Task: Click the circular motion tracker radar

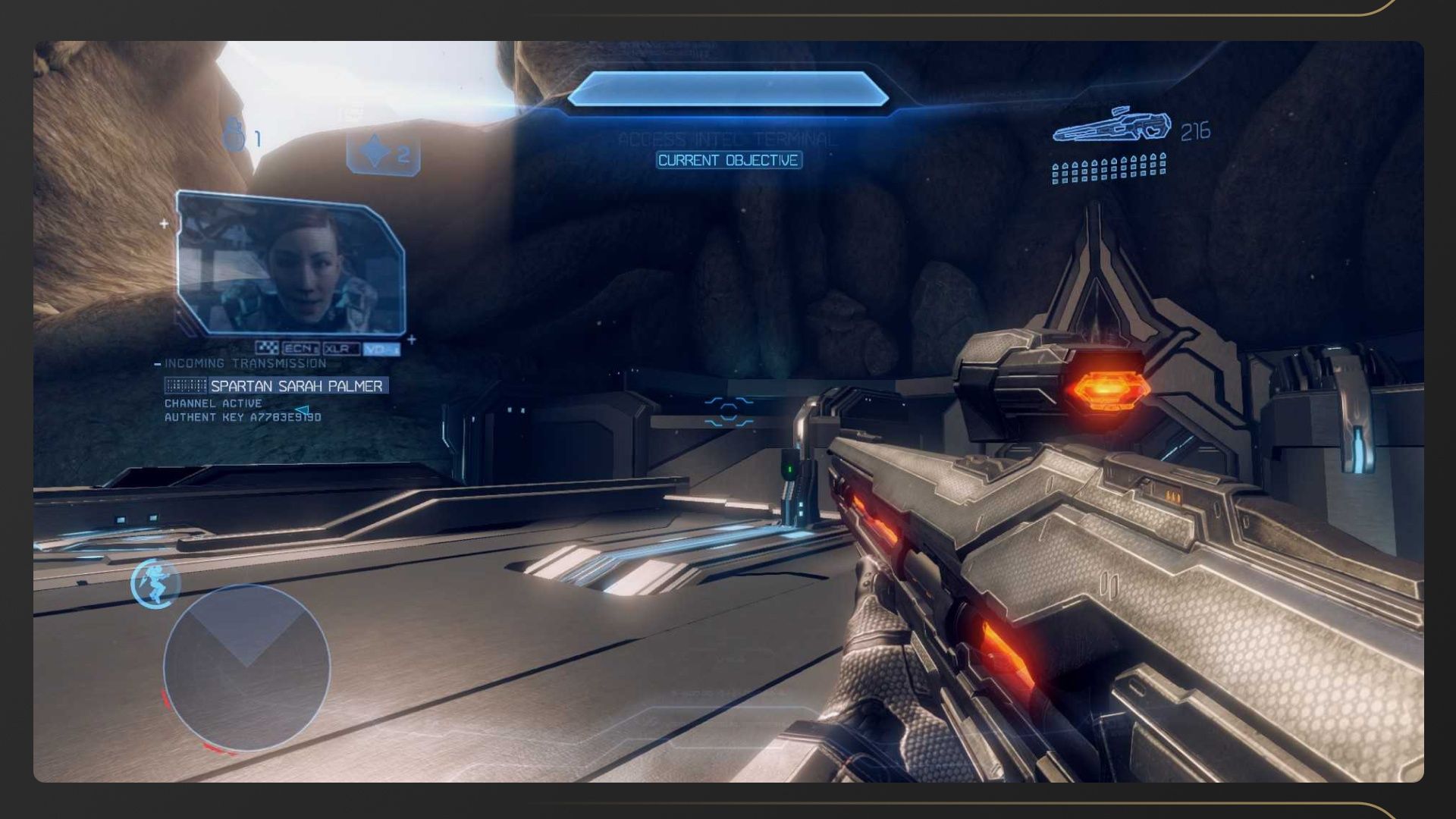Action: [246, 667]
